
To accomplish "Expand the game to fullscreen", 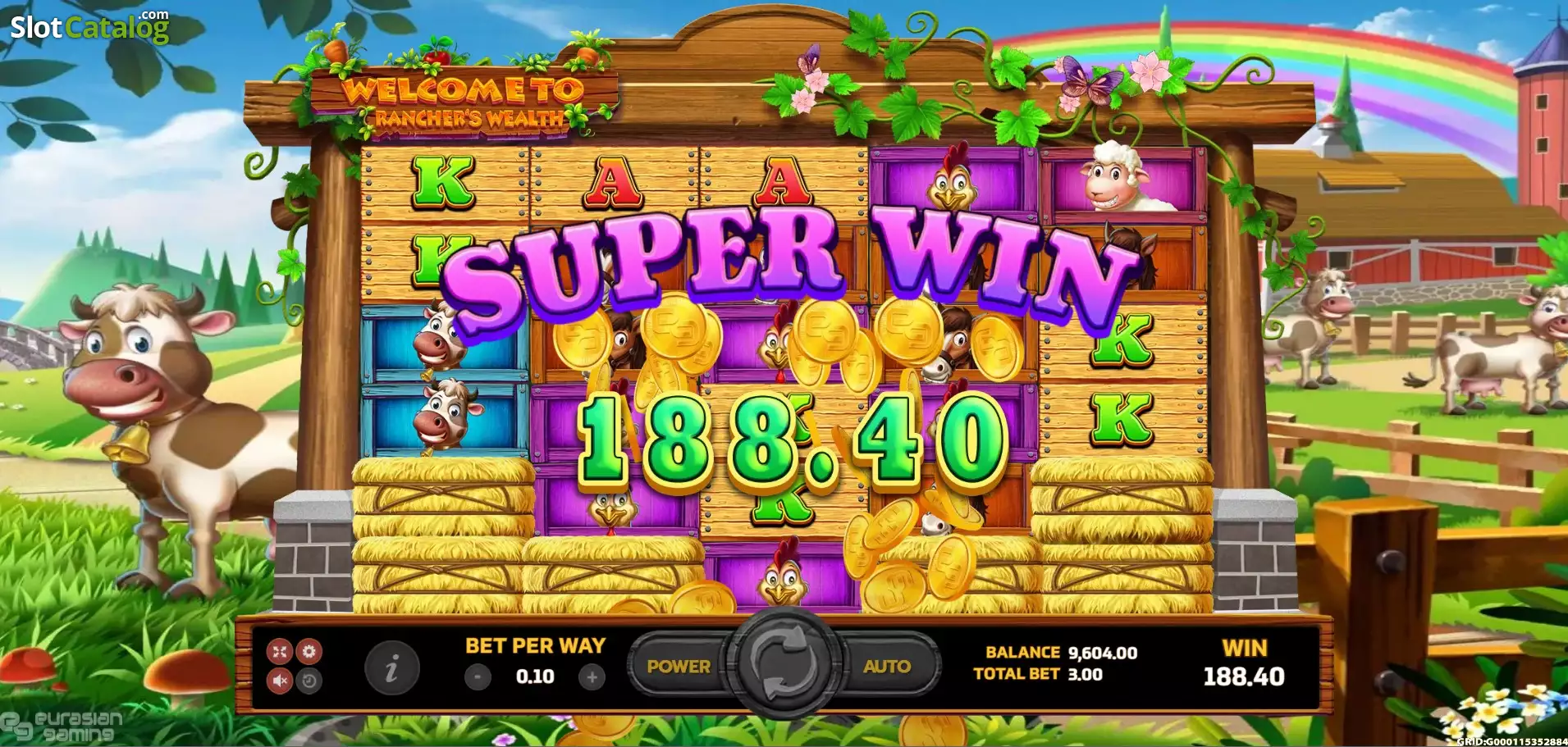I will point(280,652).
